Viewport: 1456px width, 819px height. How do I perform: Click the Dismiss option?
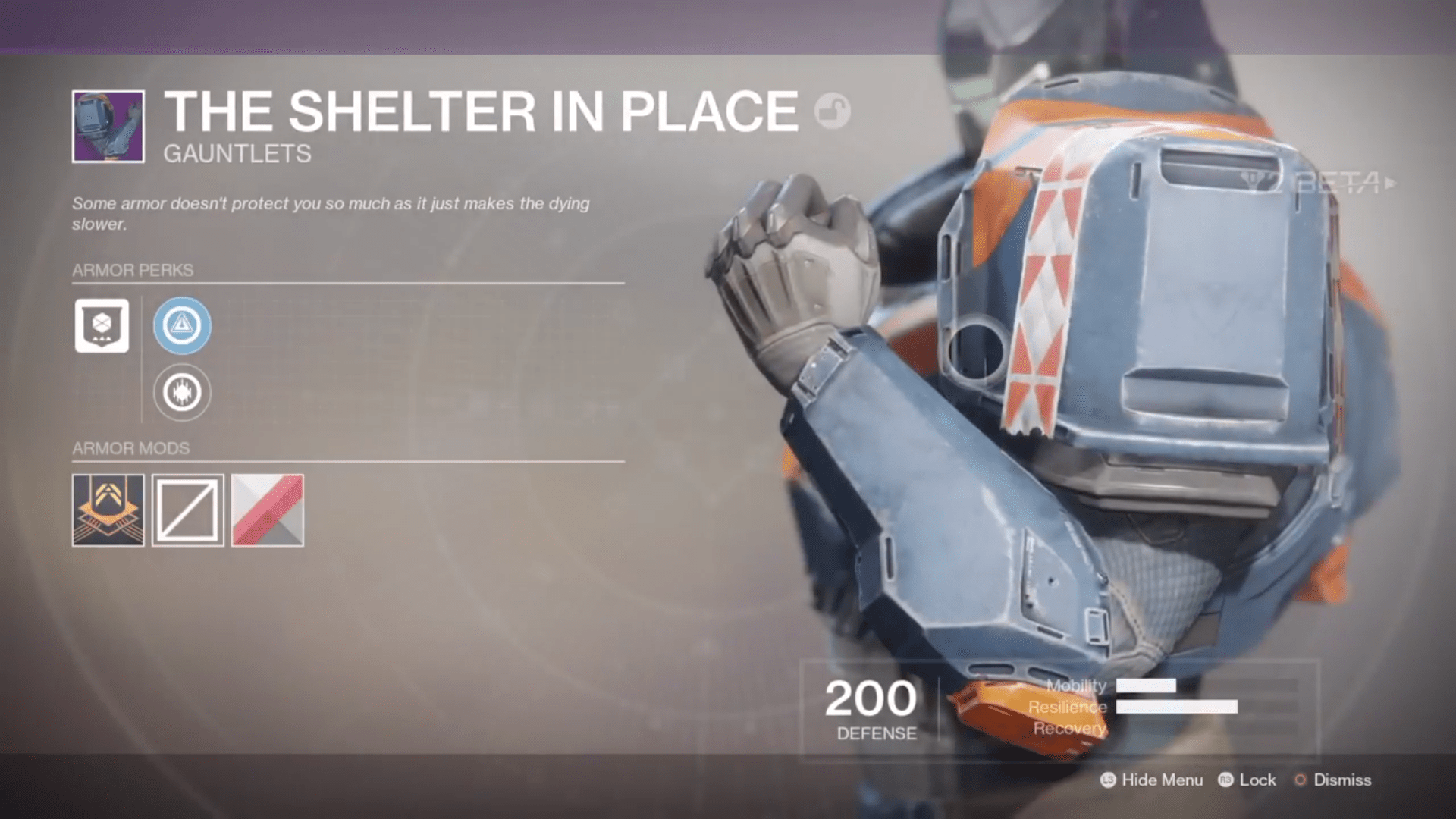1344,780
